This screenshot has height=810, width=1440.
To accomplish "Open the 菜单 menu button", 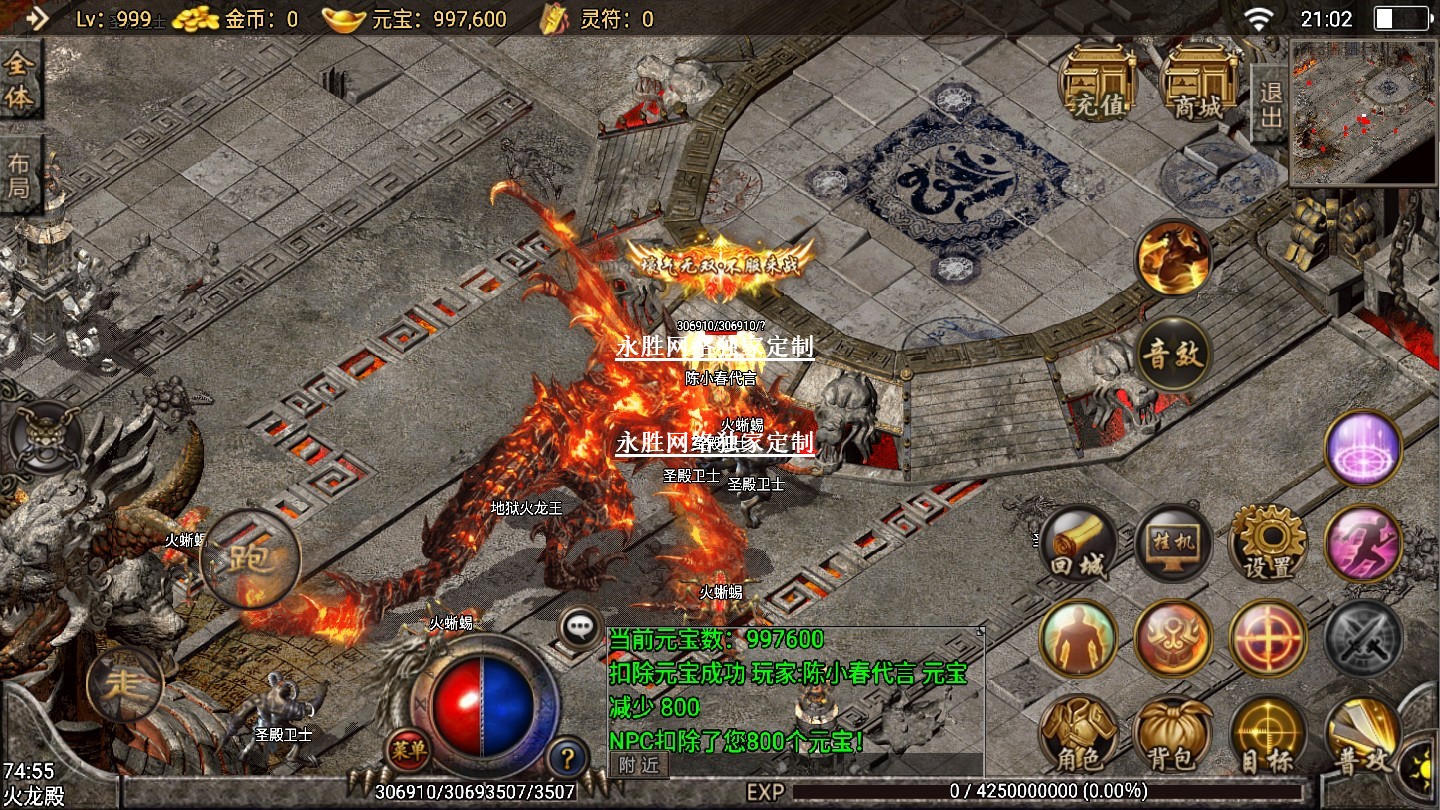I will pyautogui.click(x=409, y=746).
